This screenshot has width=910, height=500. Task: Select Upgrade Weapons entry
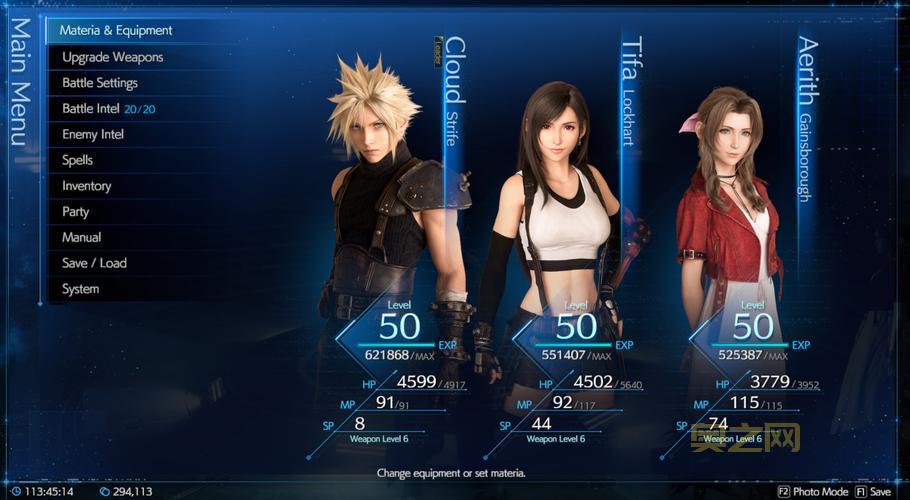click(112, 57)
